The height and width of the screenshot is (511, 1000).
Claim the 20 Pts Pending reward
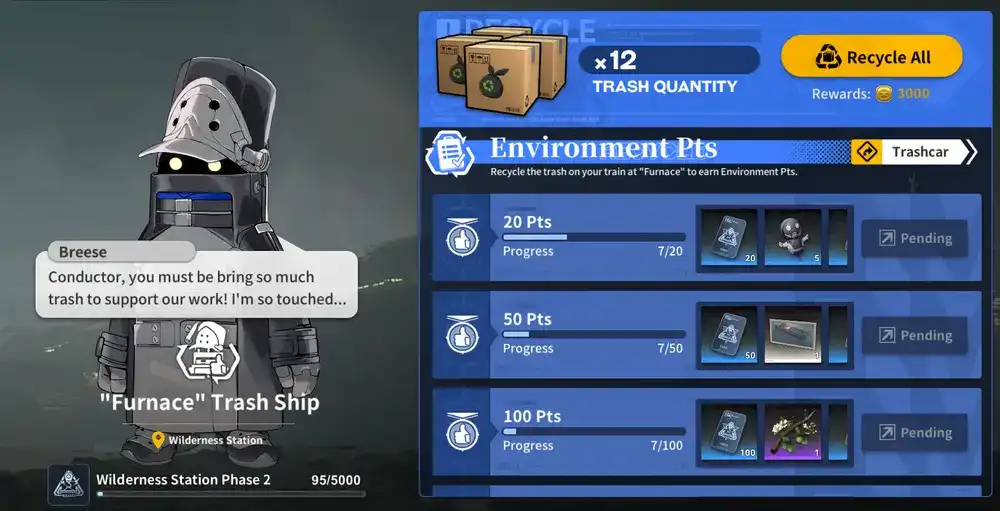tap(914, 238)
